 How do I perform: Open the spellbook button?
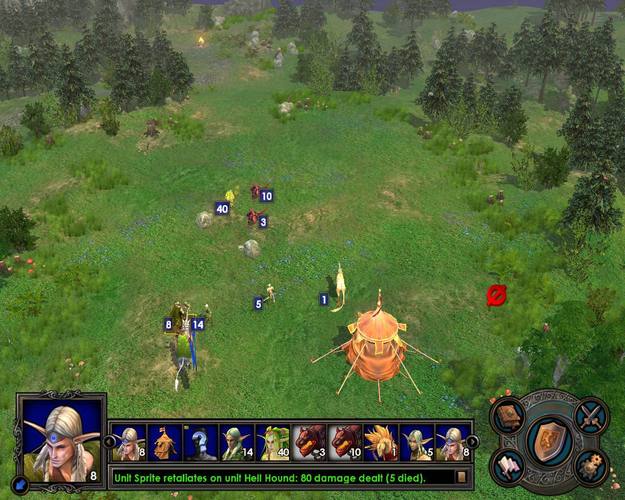click(x=510, y=415)
